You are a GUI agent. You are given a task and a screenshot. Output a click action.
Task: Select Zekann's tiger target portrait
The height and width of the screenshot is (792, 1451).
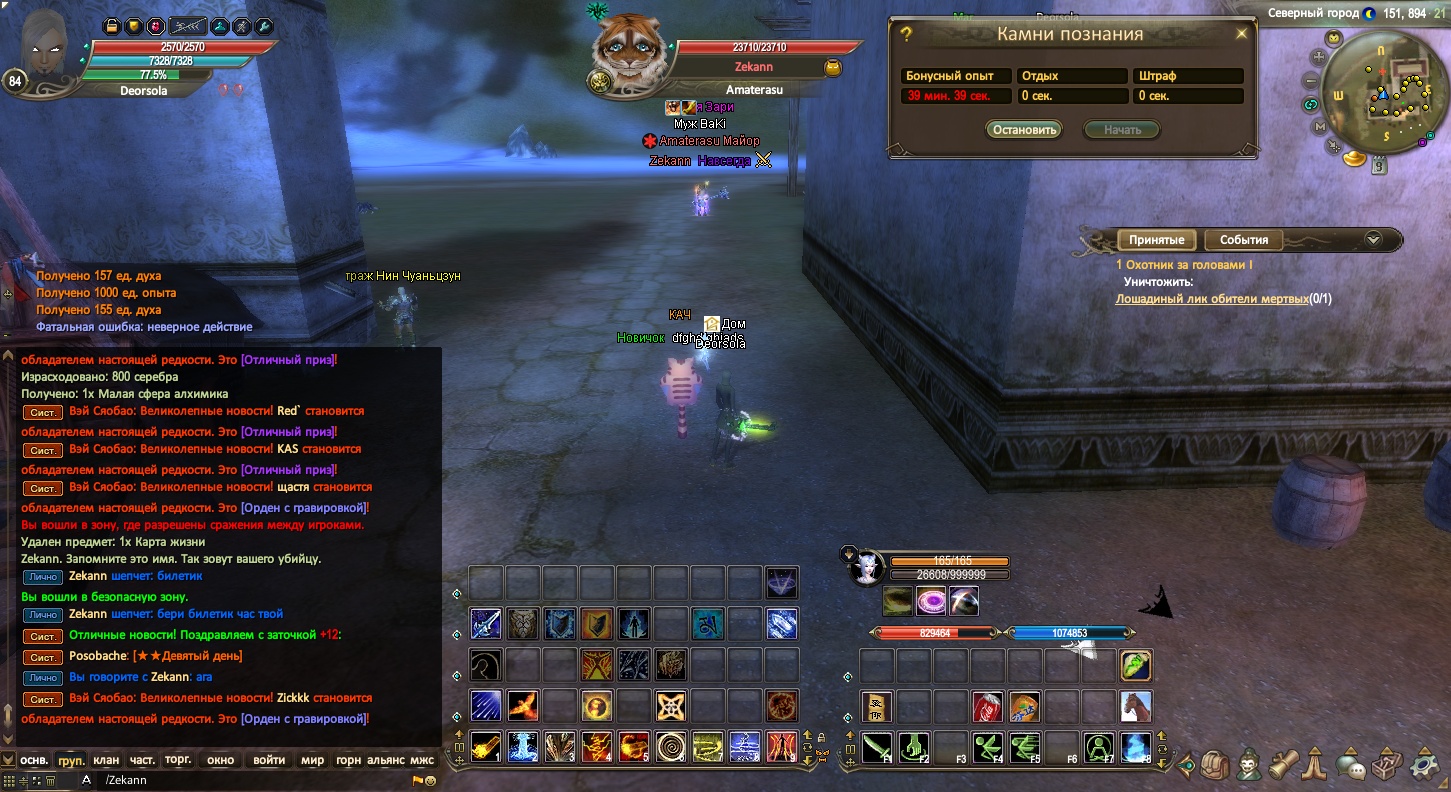[x=632, y=52]
